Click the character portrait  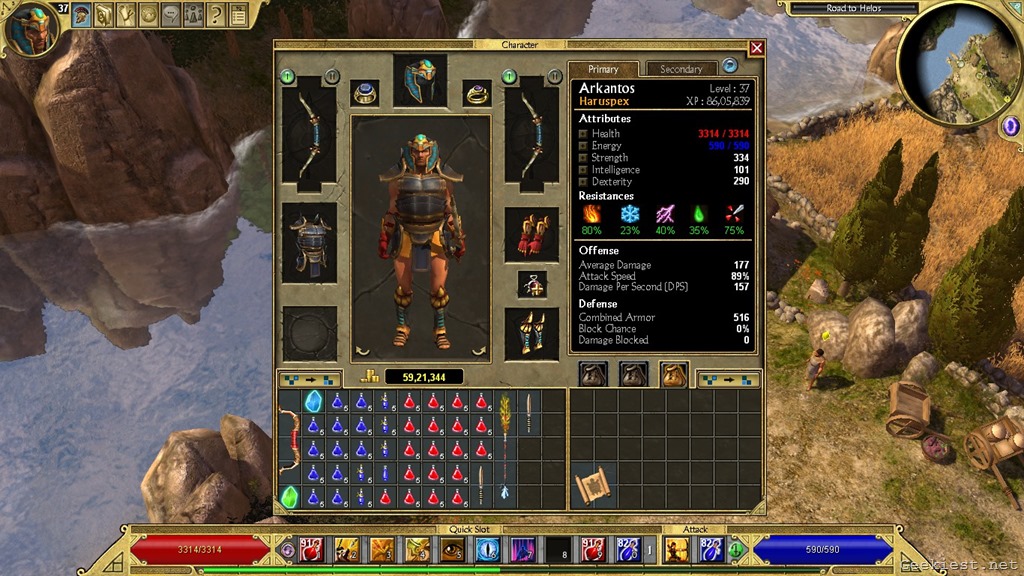(x=31, y=28)
